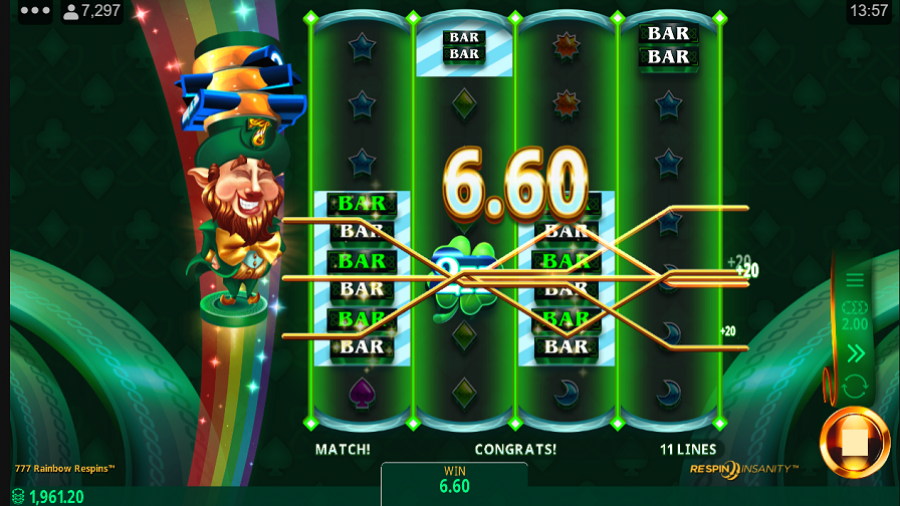Stop the spin with the gold button

tap(855, 442)
